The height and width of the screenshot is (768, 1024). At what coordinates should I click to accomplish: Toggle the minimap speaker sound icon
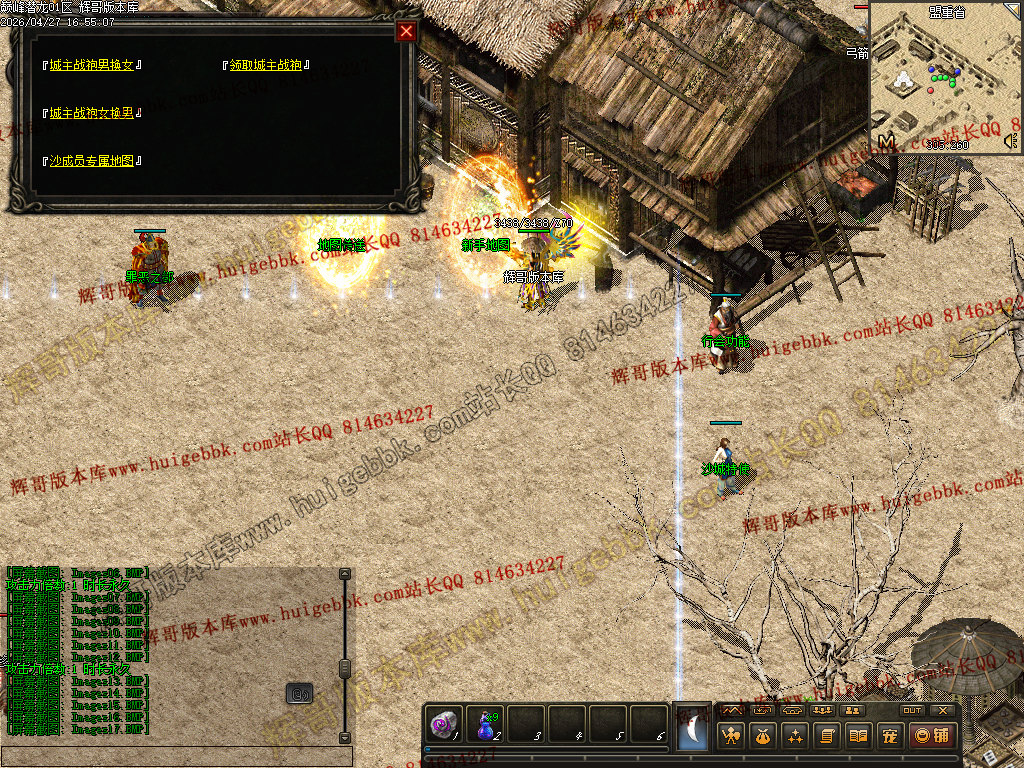pos(1010,143)
